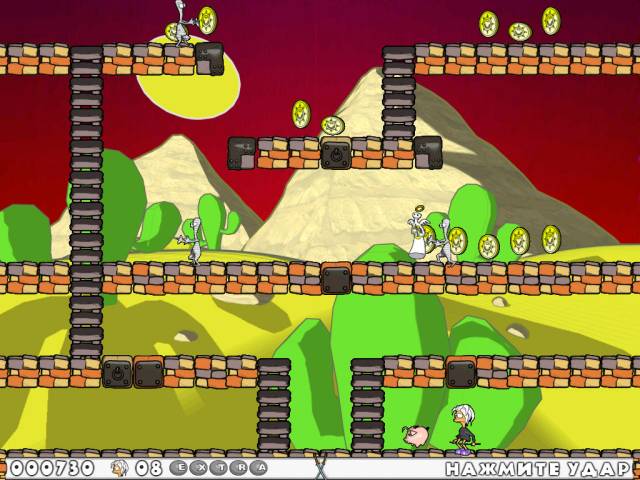
Task: Select the player lives portrait icon
Action: [x=119, y=467]
